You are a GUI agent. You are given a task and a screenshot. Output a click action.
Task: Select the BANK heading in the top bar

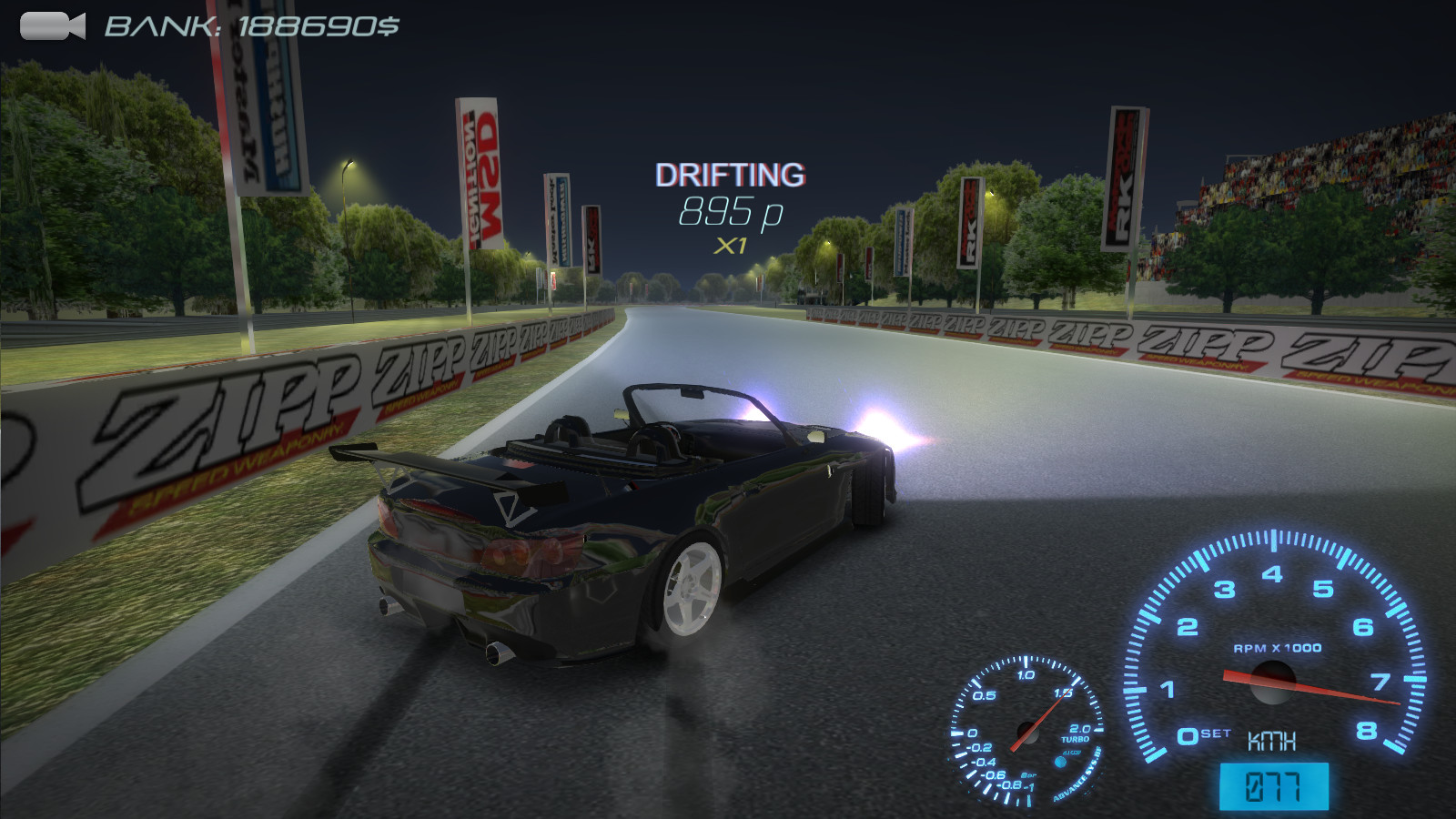[155, 25]
